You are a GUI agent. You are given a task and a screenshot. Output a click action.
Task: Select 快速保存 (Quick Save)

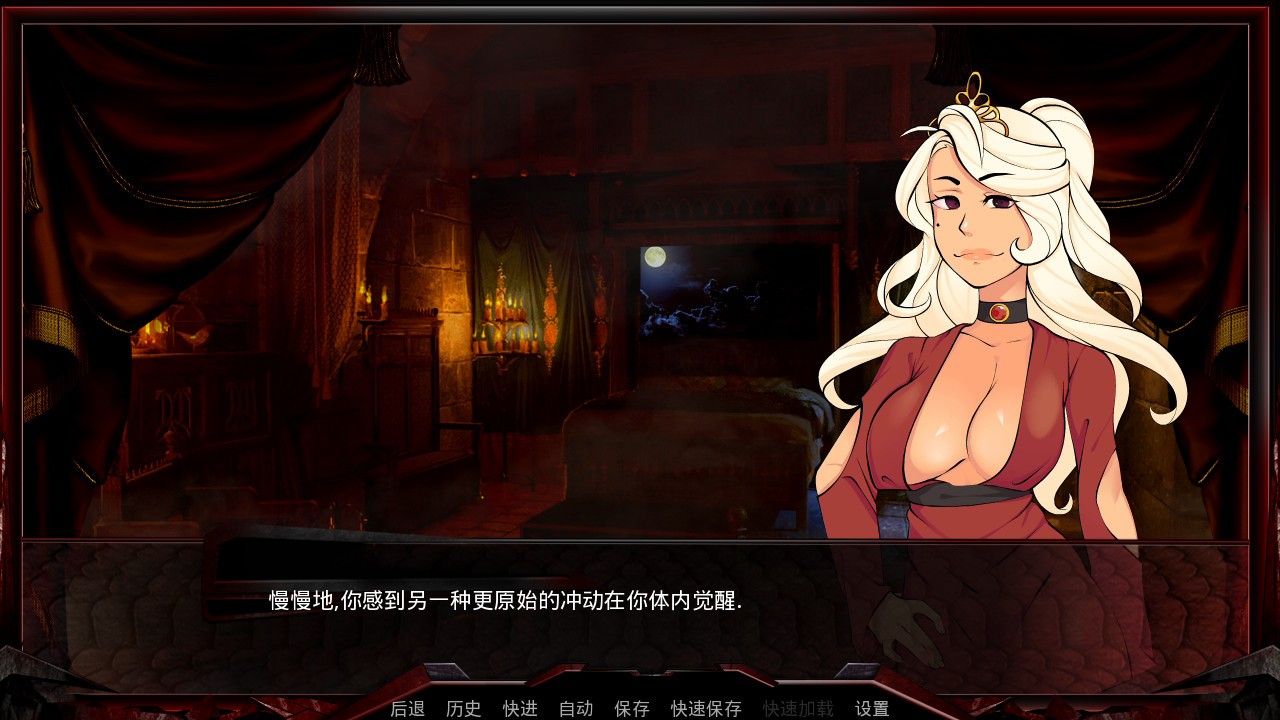[x=706, y=708]
